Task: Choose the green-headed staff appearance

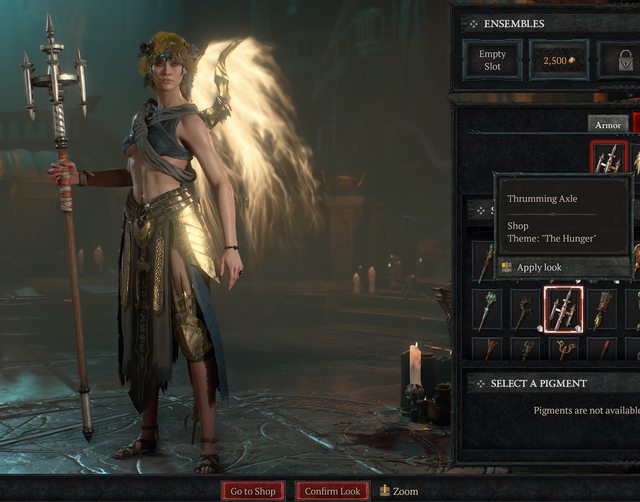Action: point(486,309)
